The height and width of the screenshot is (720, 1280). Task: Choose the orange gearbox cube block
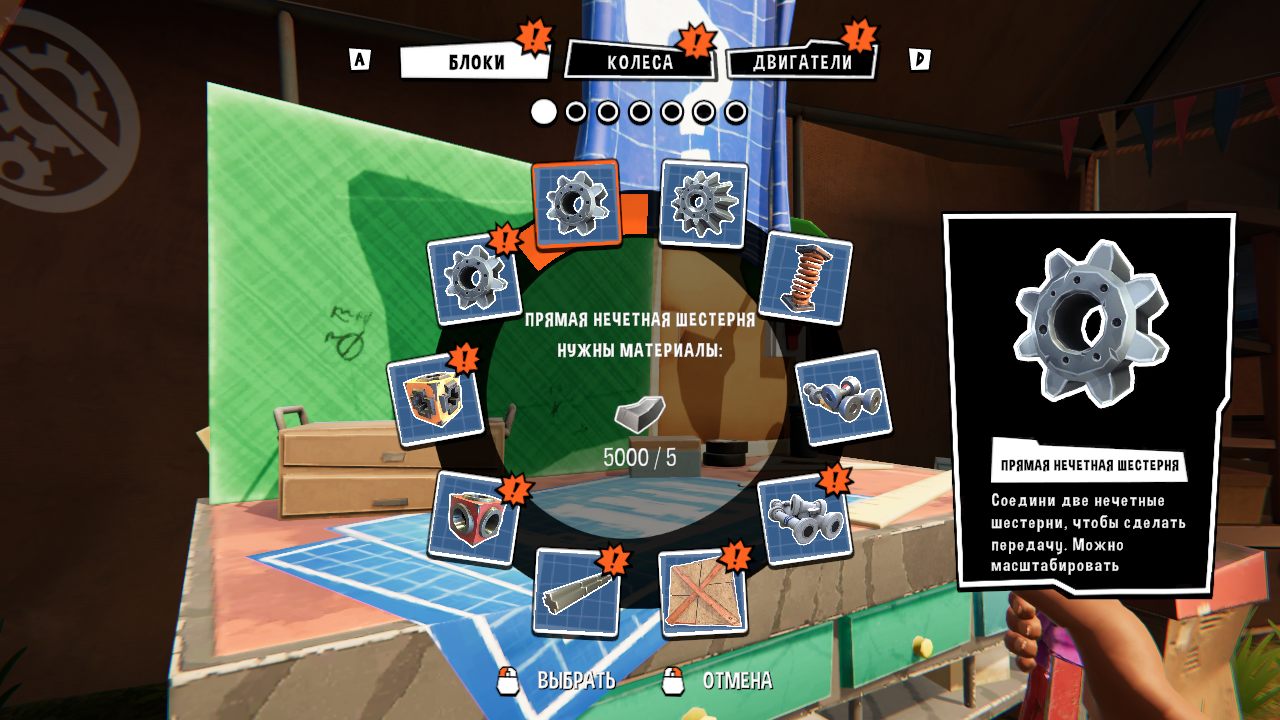click(x=435, y=399)
